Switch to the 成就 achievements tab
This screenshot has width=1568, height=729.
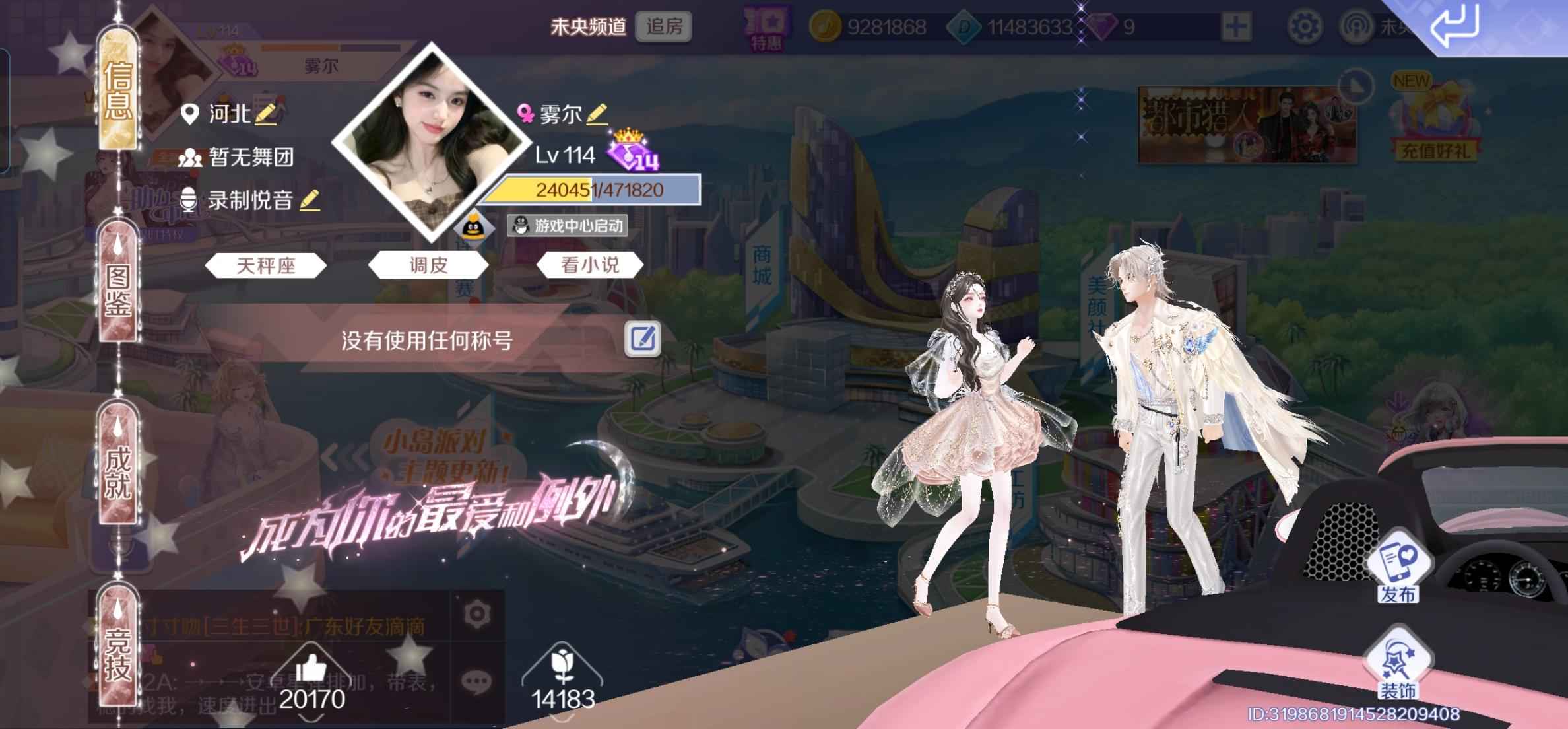tap(119, 472)
